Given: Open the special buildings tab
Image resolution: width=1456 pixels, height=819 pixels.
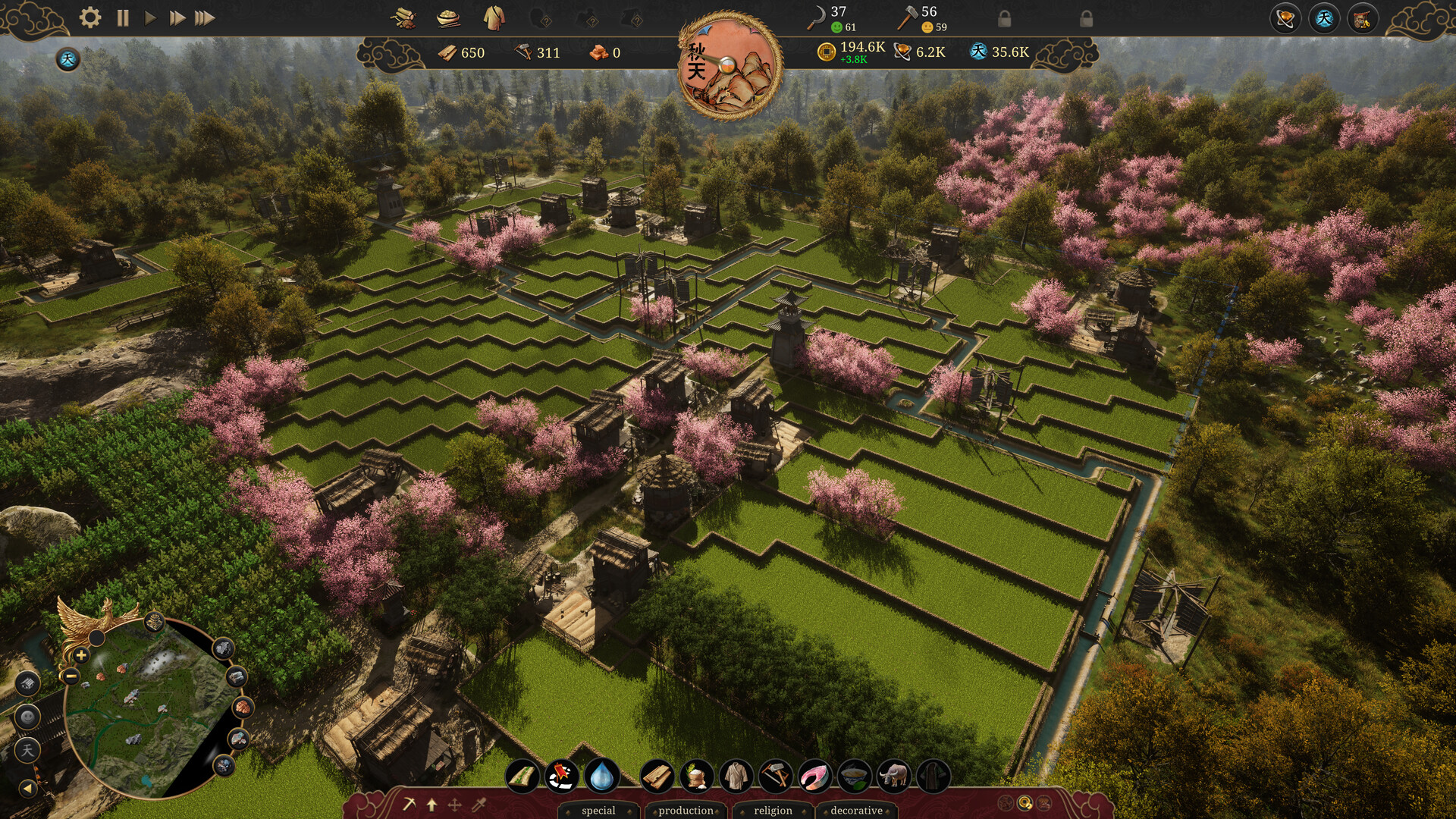Looking at the screenshot, I should (x=598, y=811).
